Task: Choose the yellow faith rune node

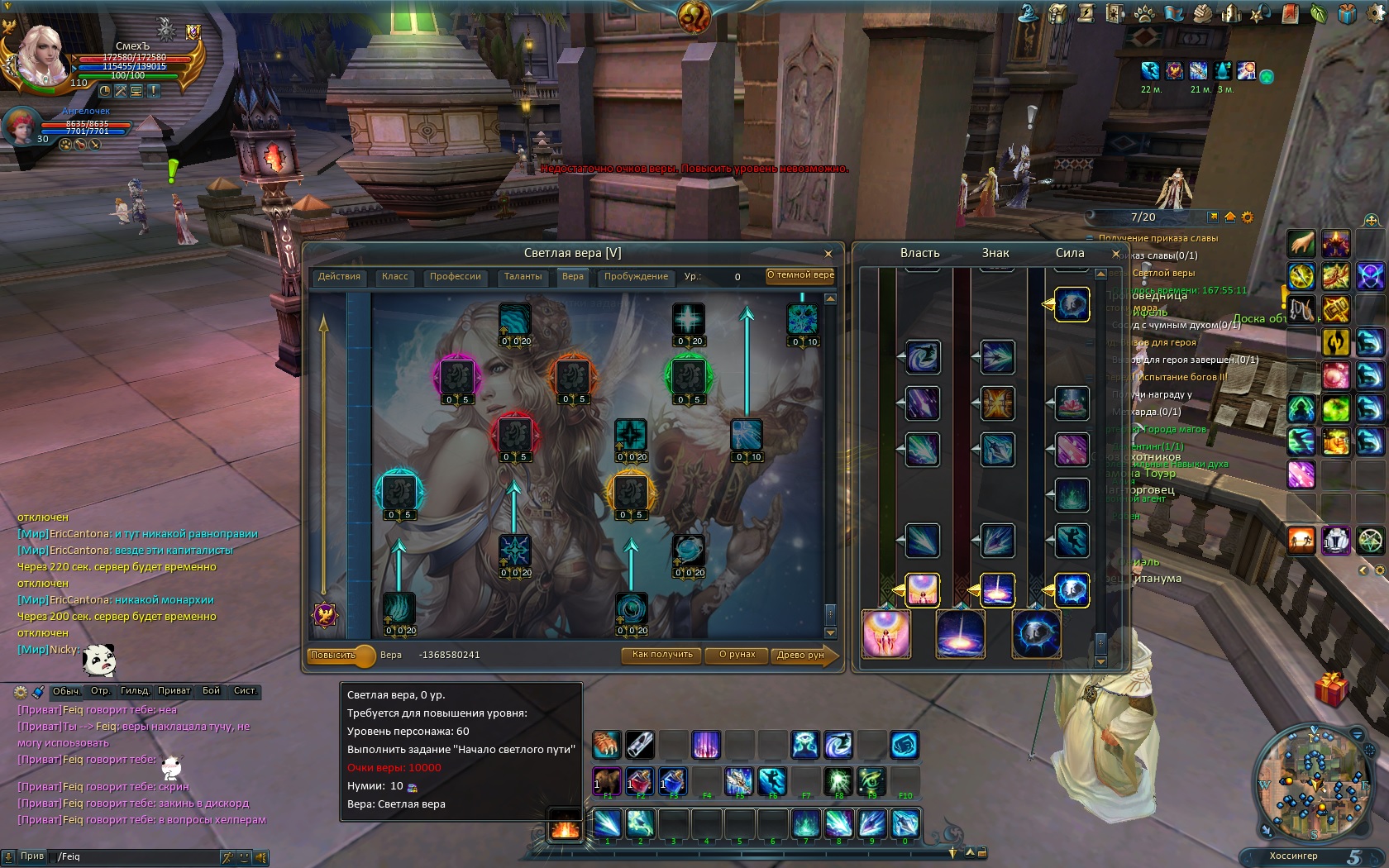Action: coord(630,493)
